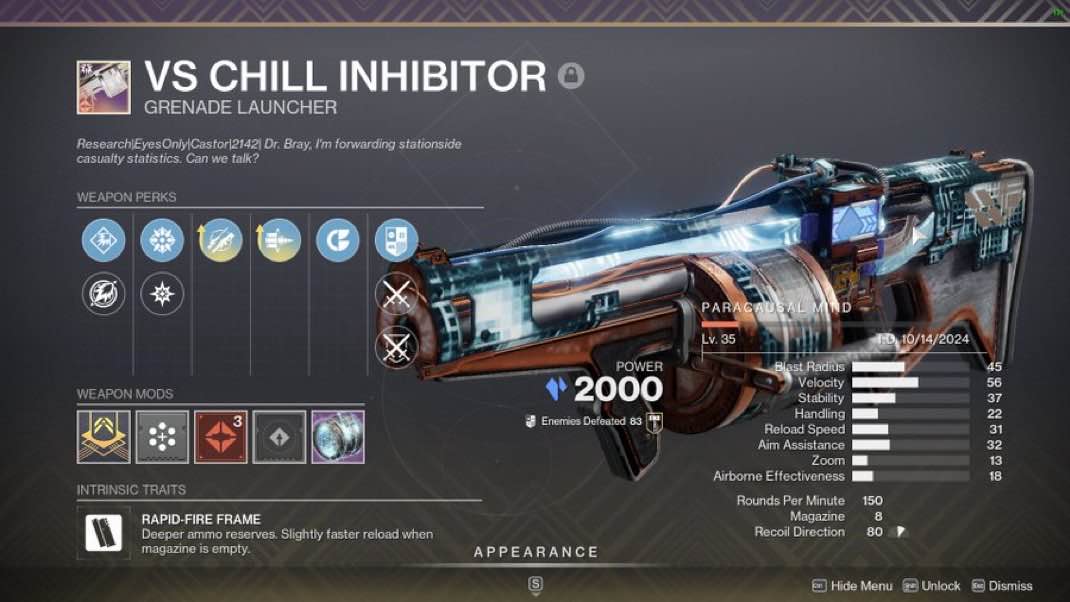Select the G-shaped origin trait perk
1070x602 pixels.
(337, 240)
